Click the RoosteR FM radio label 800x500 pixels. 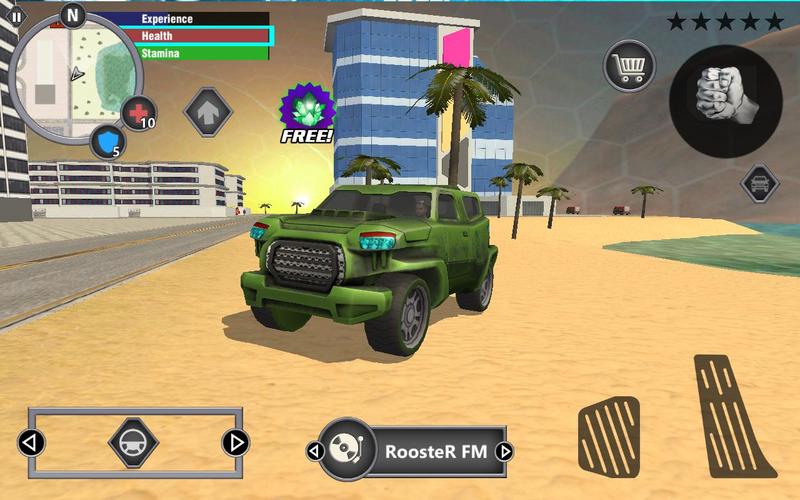[x=436, y=451]
